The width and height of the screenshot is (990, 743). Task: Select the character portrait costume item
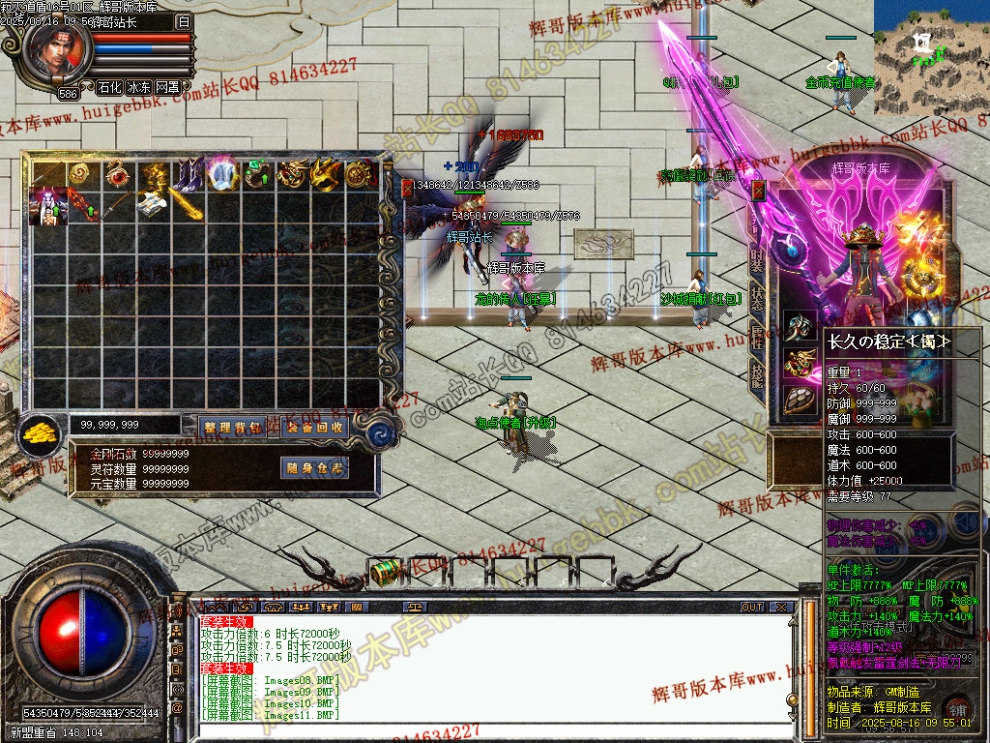point(49,208)
